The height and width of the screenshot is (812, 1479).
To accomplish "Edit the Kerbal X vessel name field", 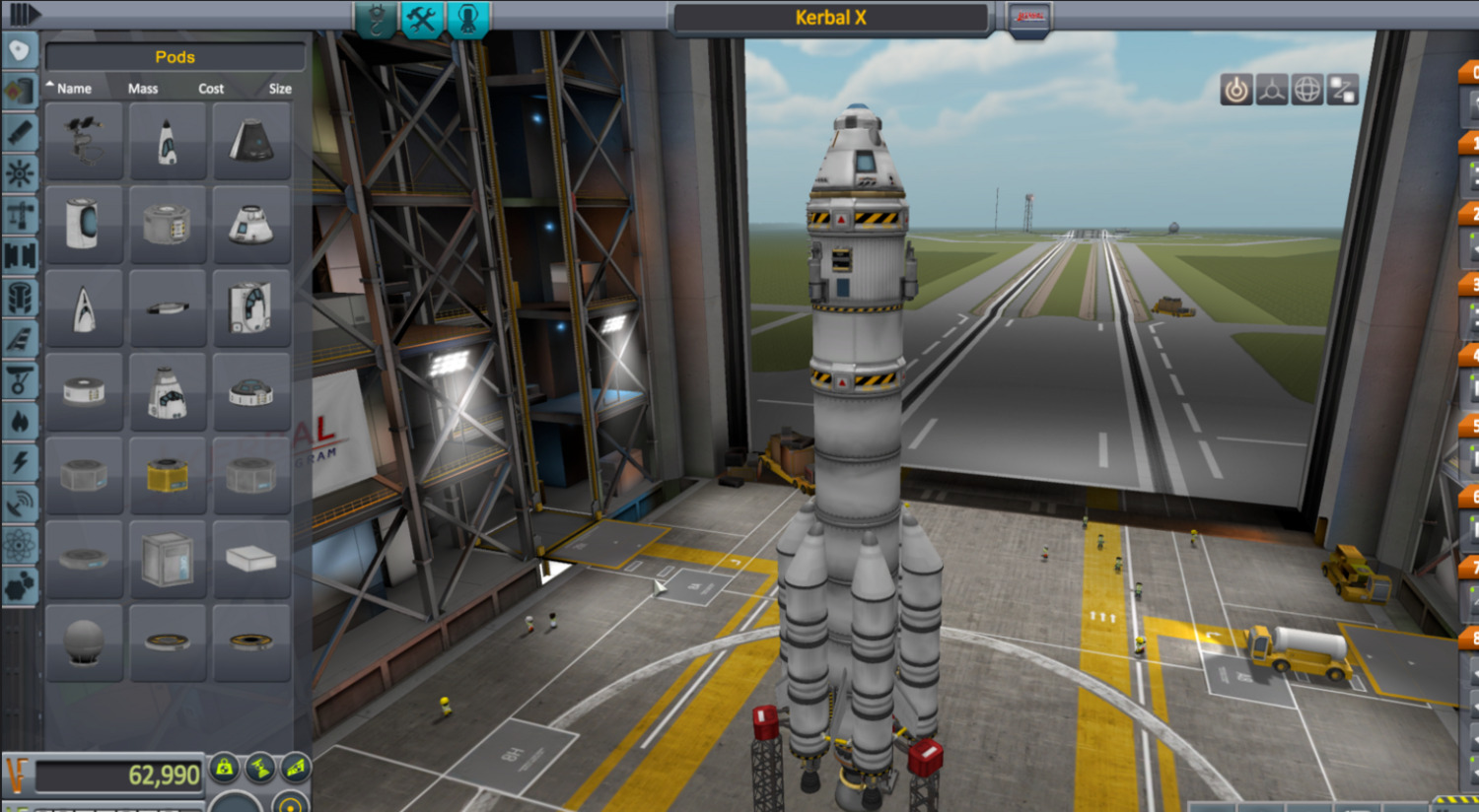I will [x=830, y=18].
